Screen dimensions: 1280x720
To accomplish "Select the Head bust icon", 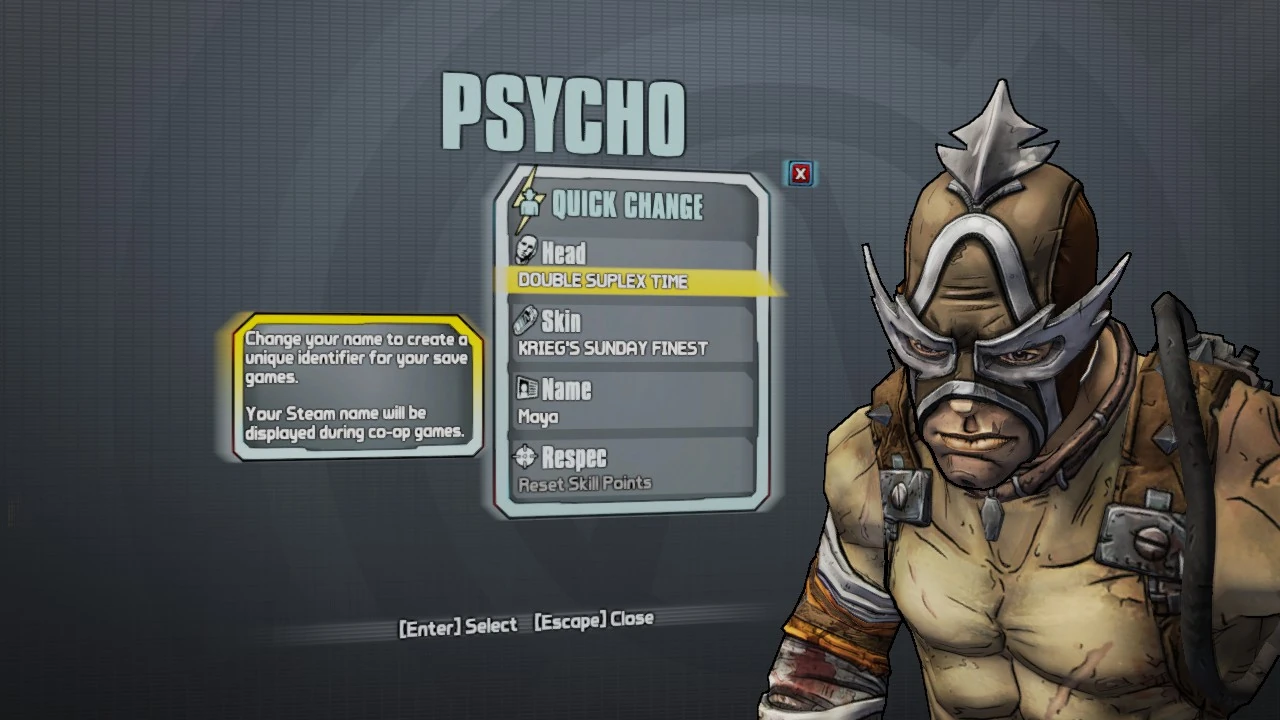I will tap(529, 252).
